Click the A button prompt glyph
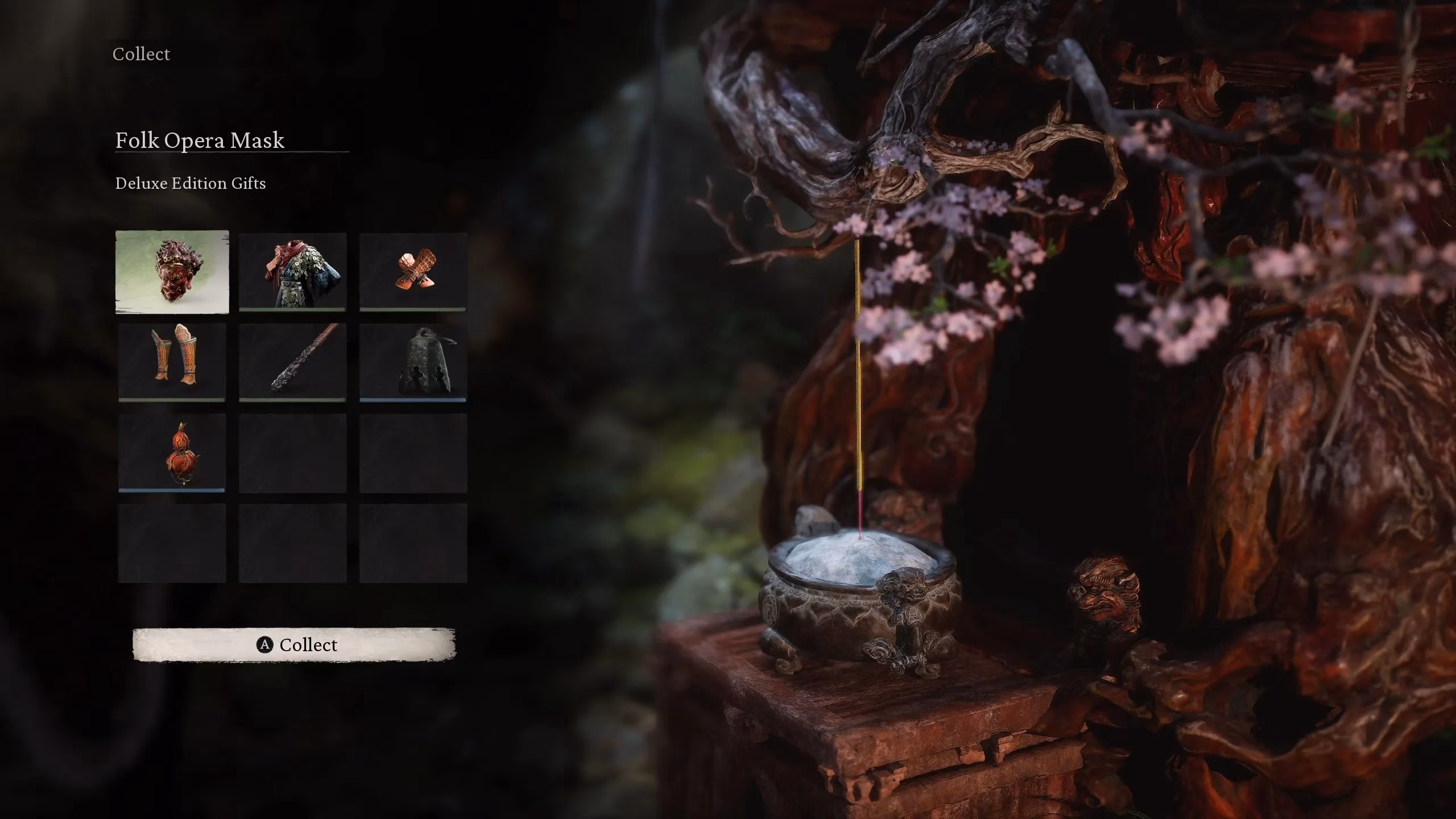 [x=265, y=644]
